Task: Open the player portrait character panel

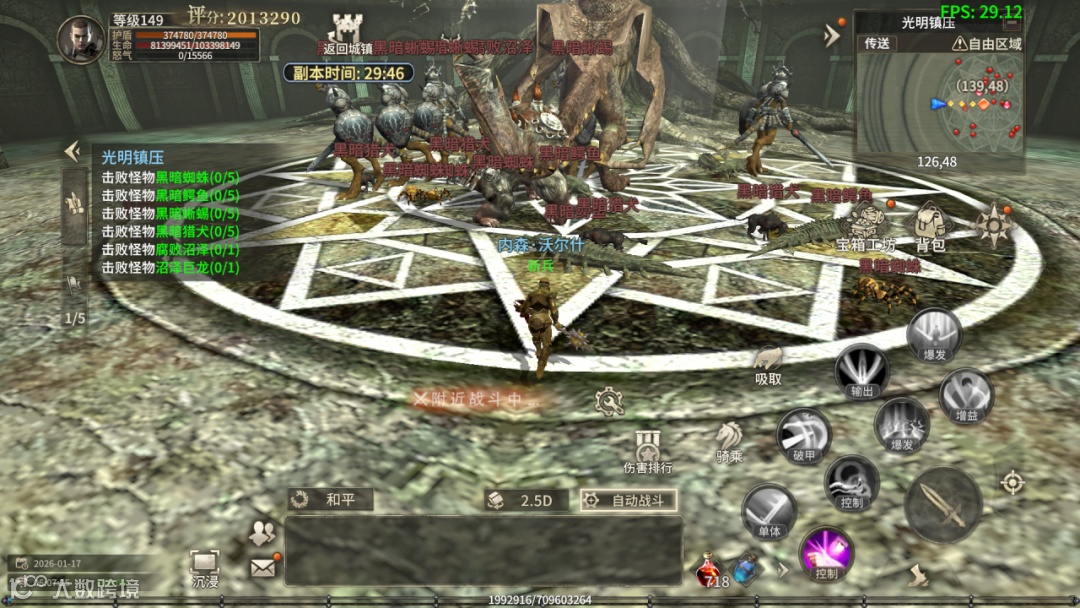Action: click(x=81, y=40)
